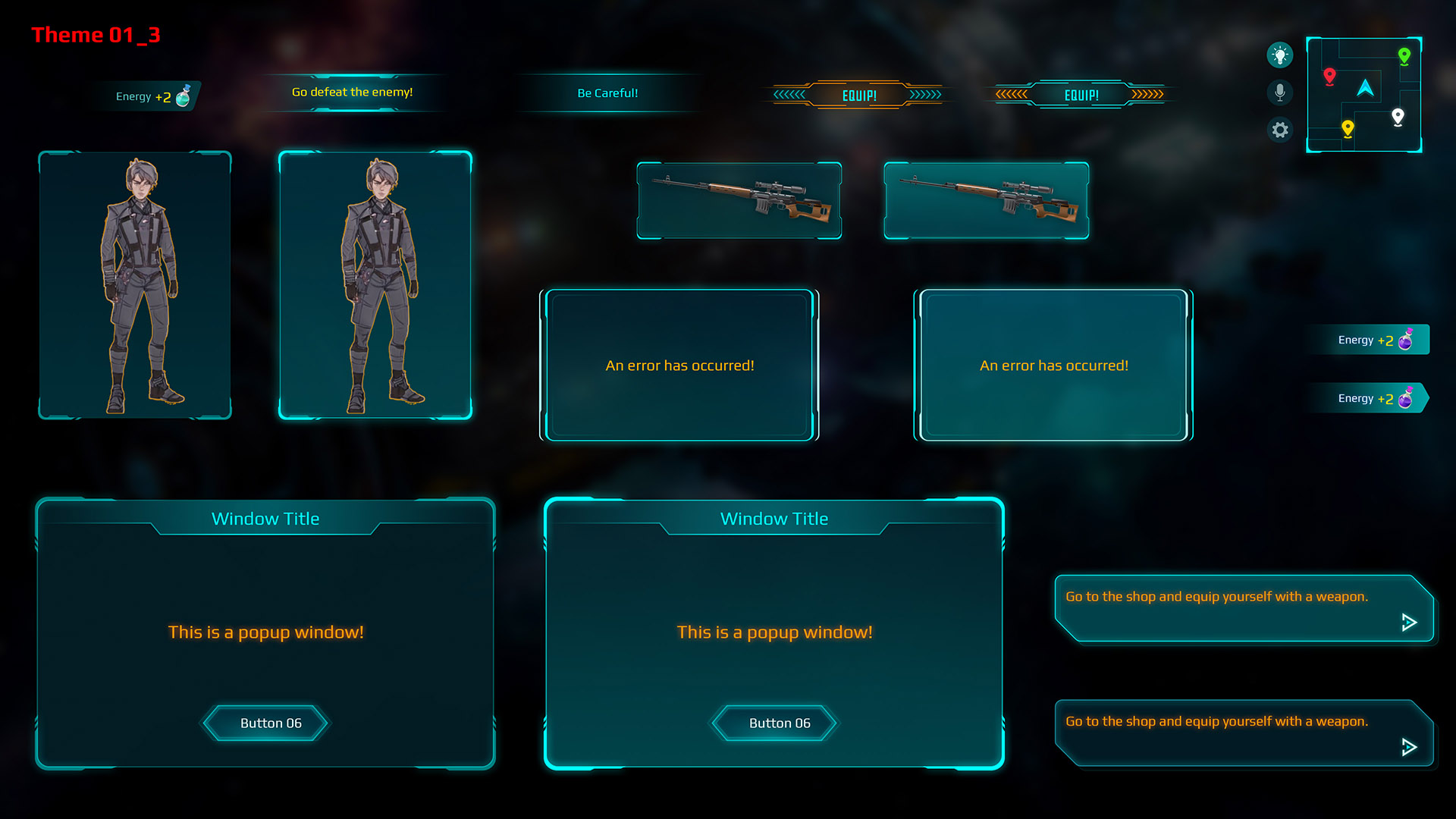Select the white compass arrow on the minimap
Image resolution: width=1456 pixels, height=819 pixels.
pyautogui.click(x=1365, y=88)
